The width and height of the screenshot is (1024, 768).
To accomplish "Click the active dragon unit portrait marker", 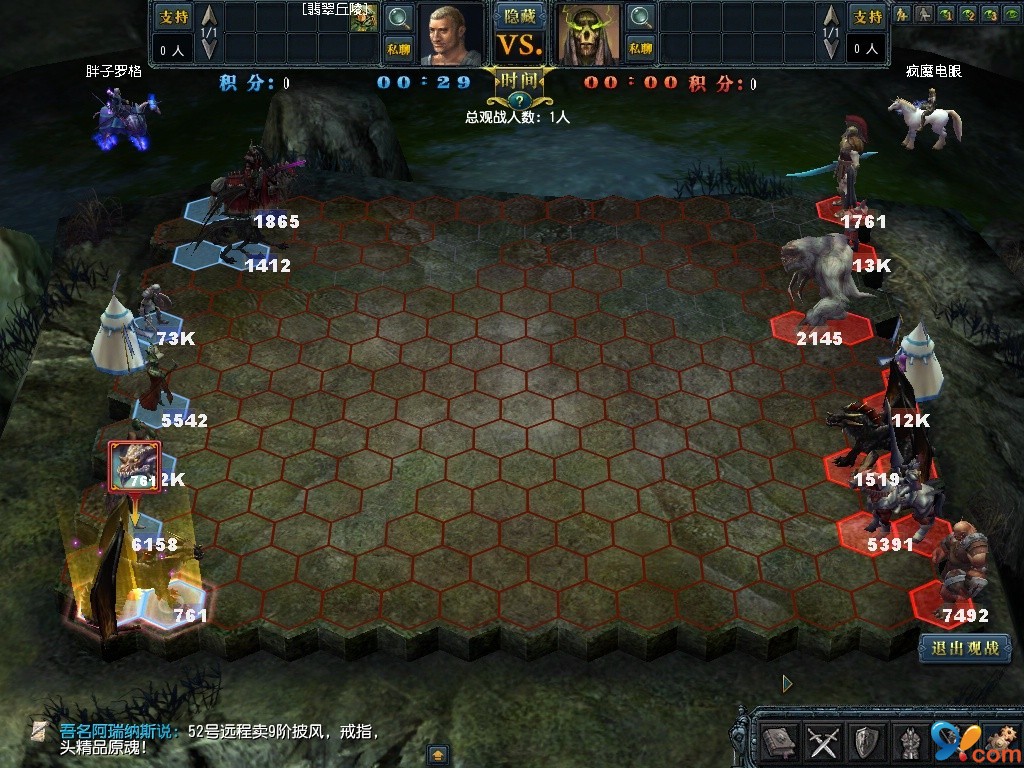I will tap(135, 466).
